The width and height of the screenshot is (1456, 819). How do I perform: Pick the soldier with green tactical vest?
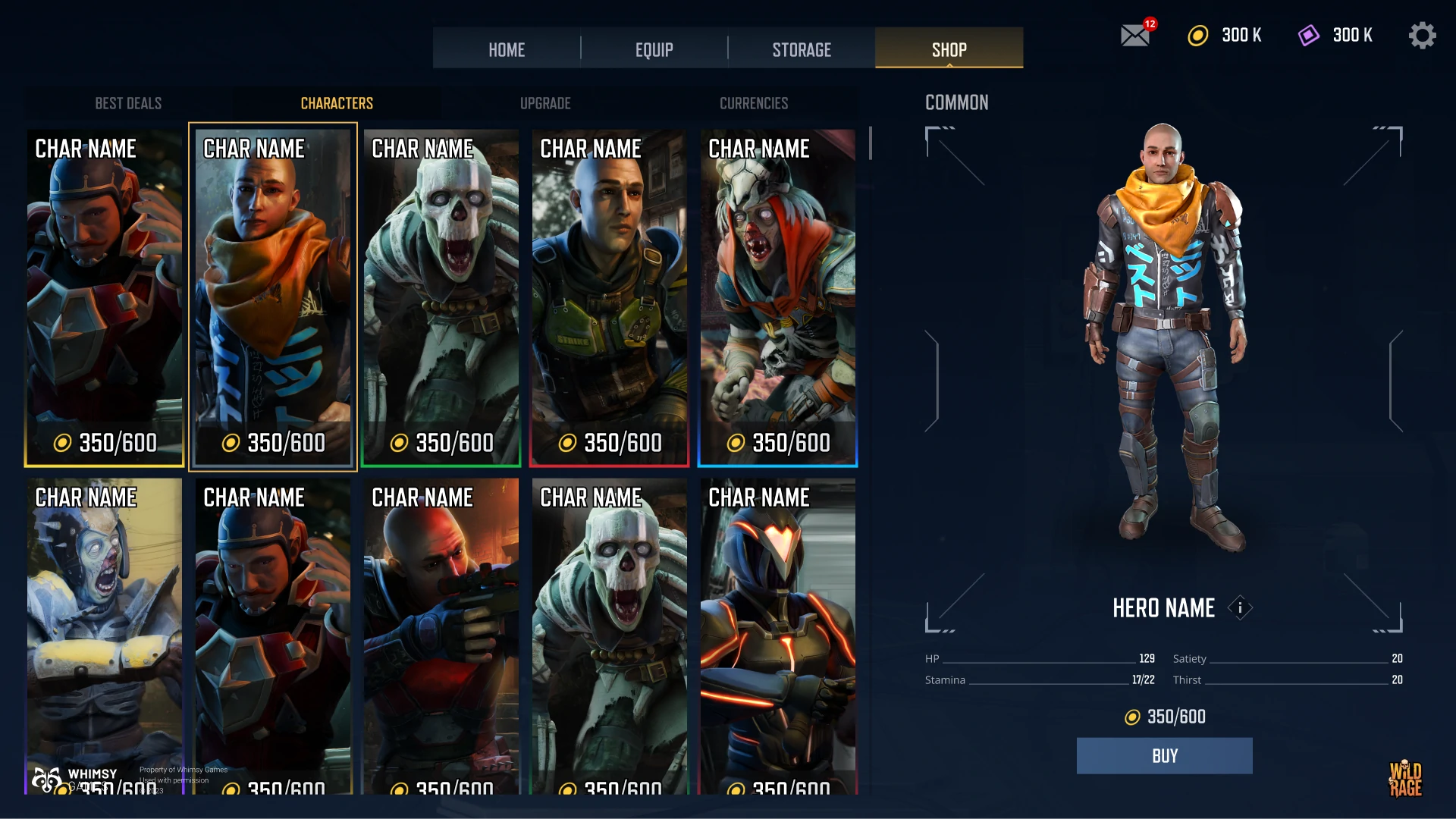pyautogui.click(x=610, y=296)
